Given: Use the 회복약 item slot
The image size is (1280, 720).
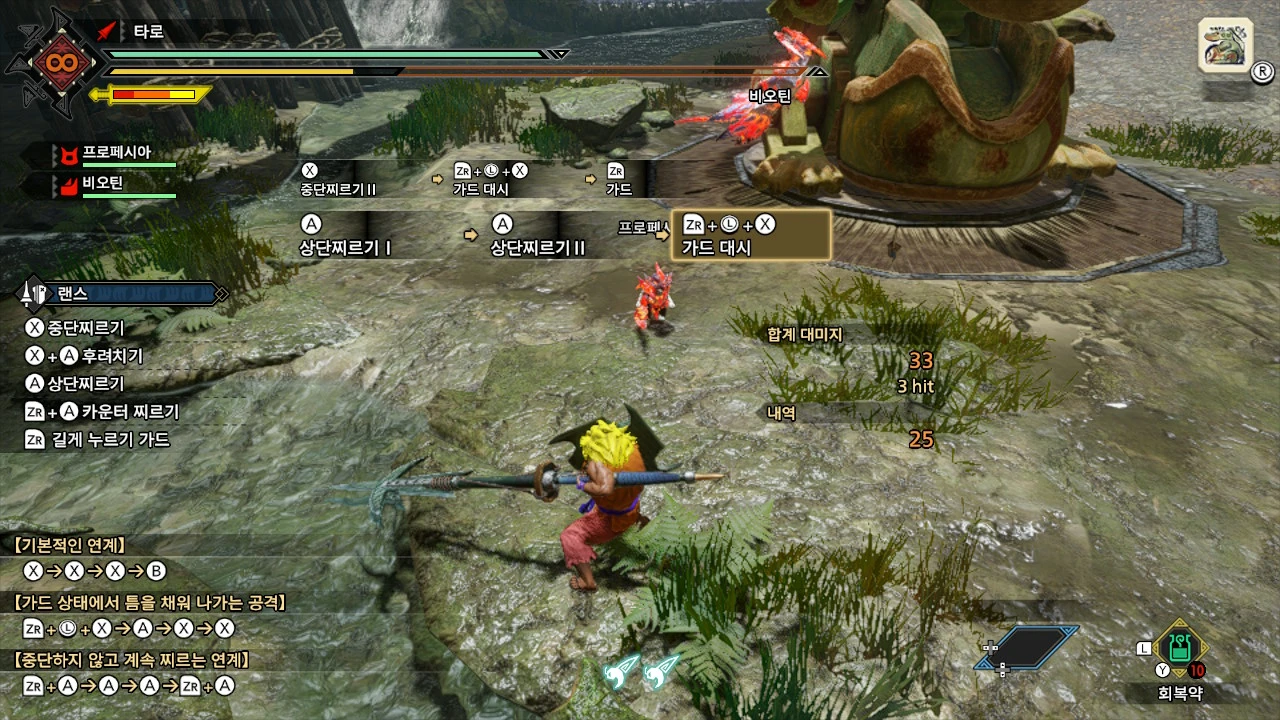Looking at the screenshot, I should (1180, 647).
